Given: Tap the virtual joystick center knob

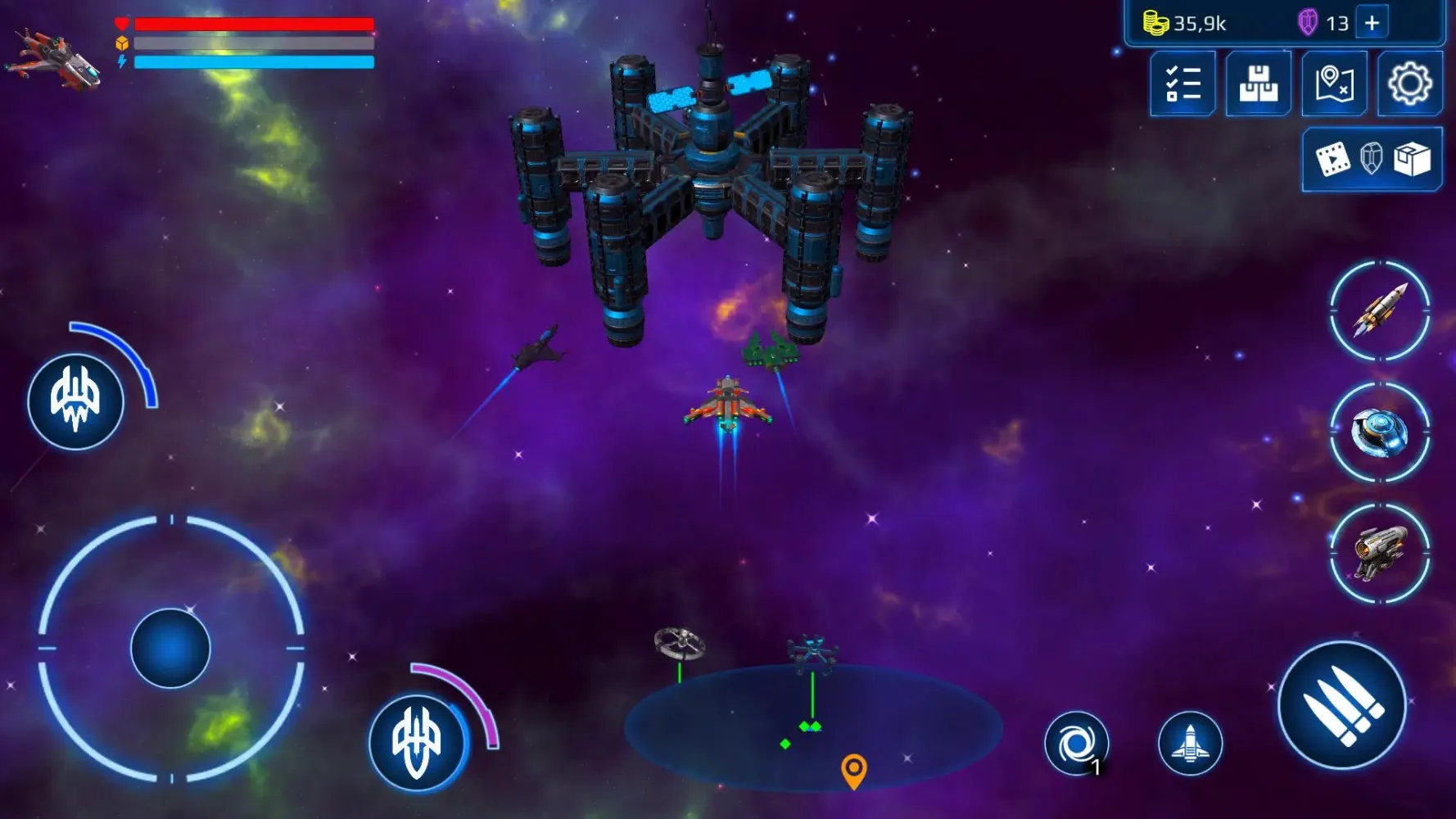Looking at the screenshot, I should click(x=170, y=648).
